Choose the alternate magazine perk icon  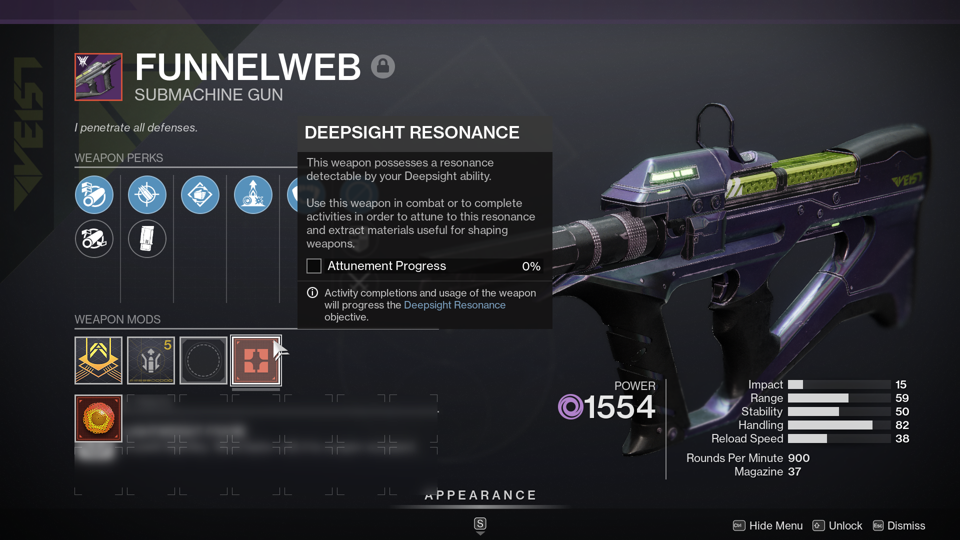pyautogui.click(x=147, y=239)
